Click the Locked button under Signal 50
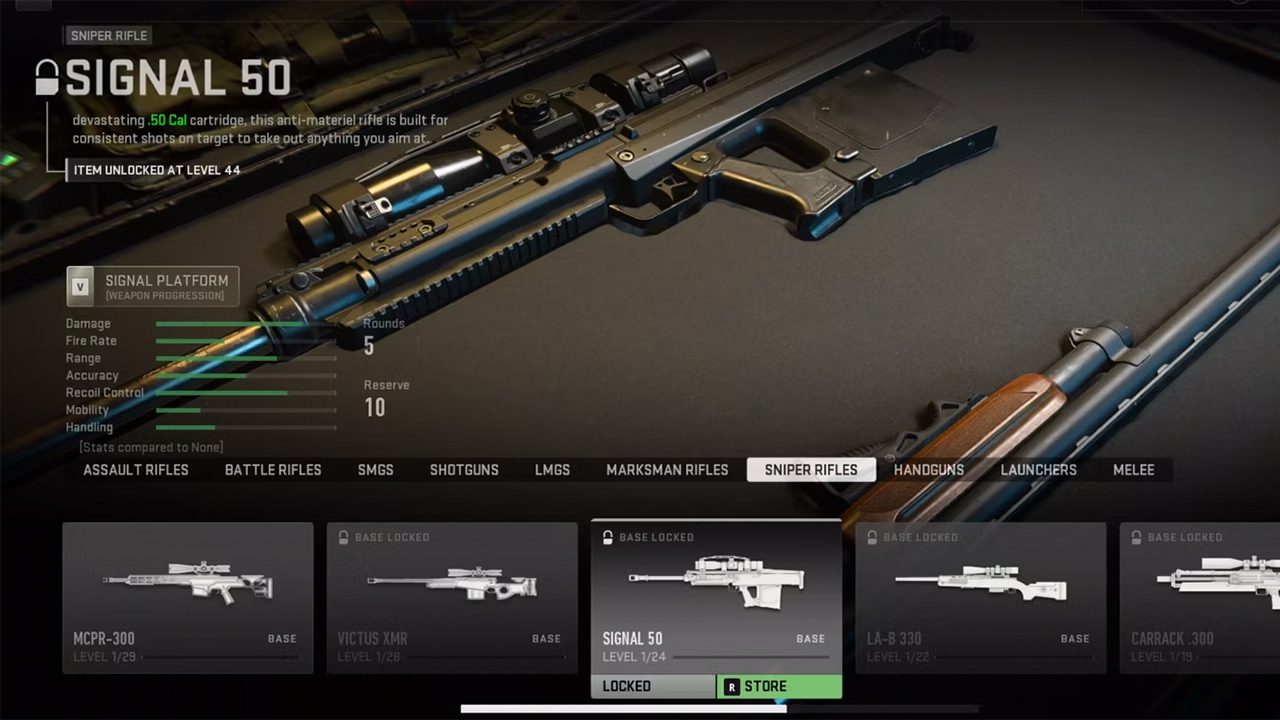The width and height of the screenshot is (1280, 720). (x=653, y=687)
